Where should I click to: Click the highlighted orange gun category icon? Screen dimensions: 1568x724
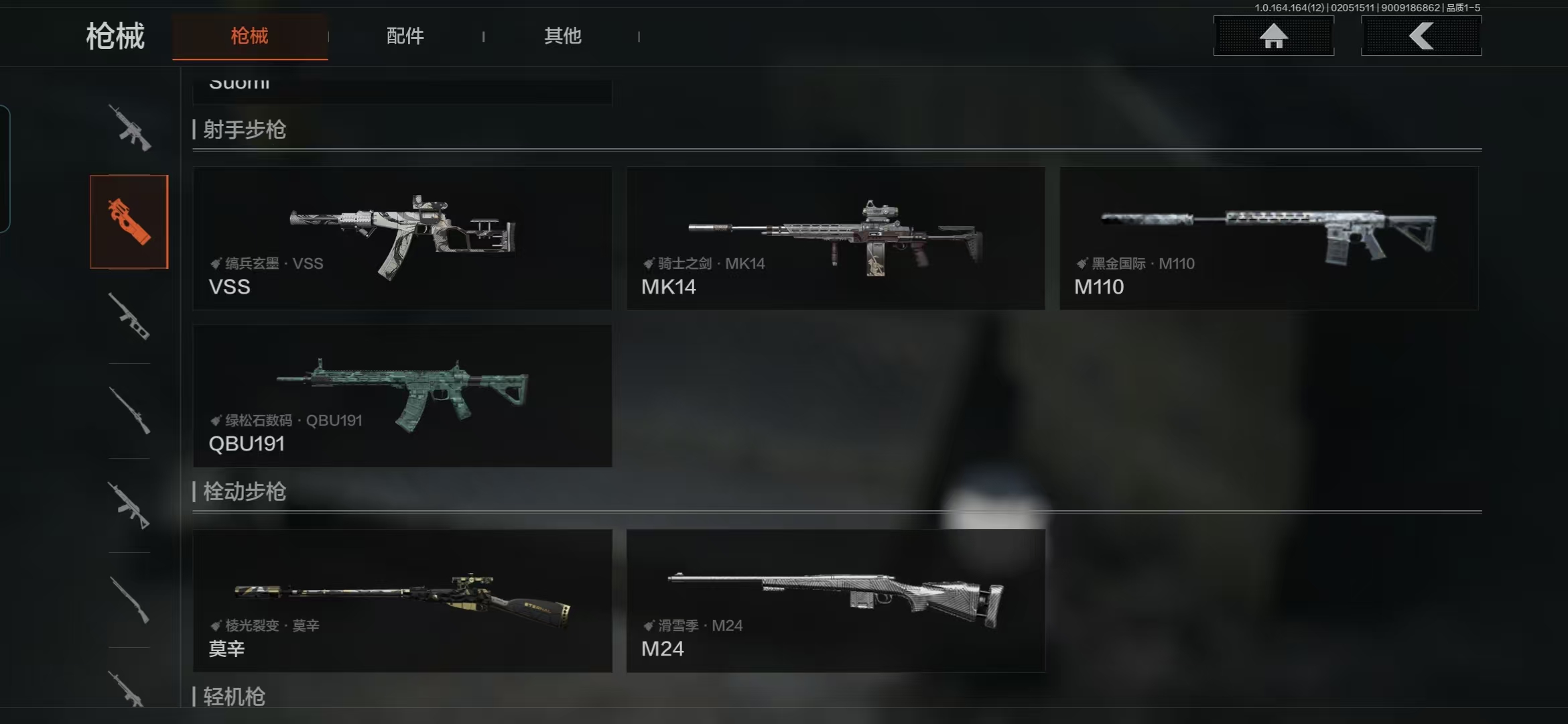click(129, 222)
